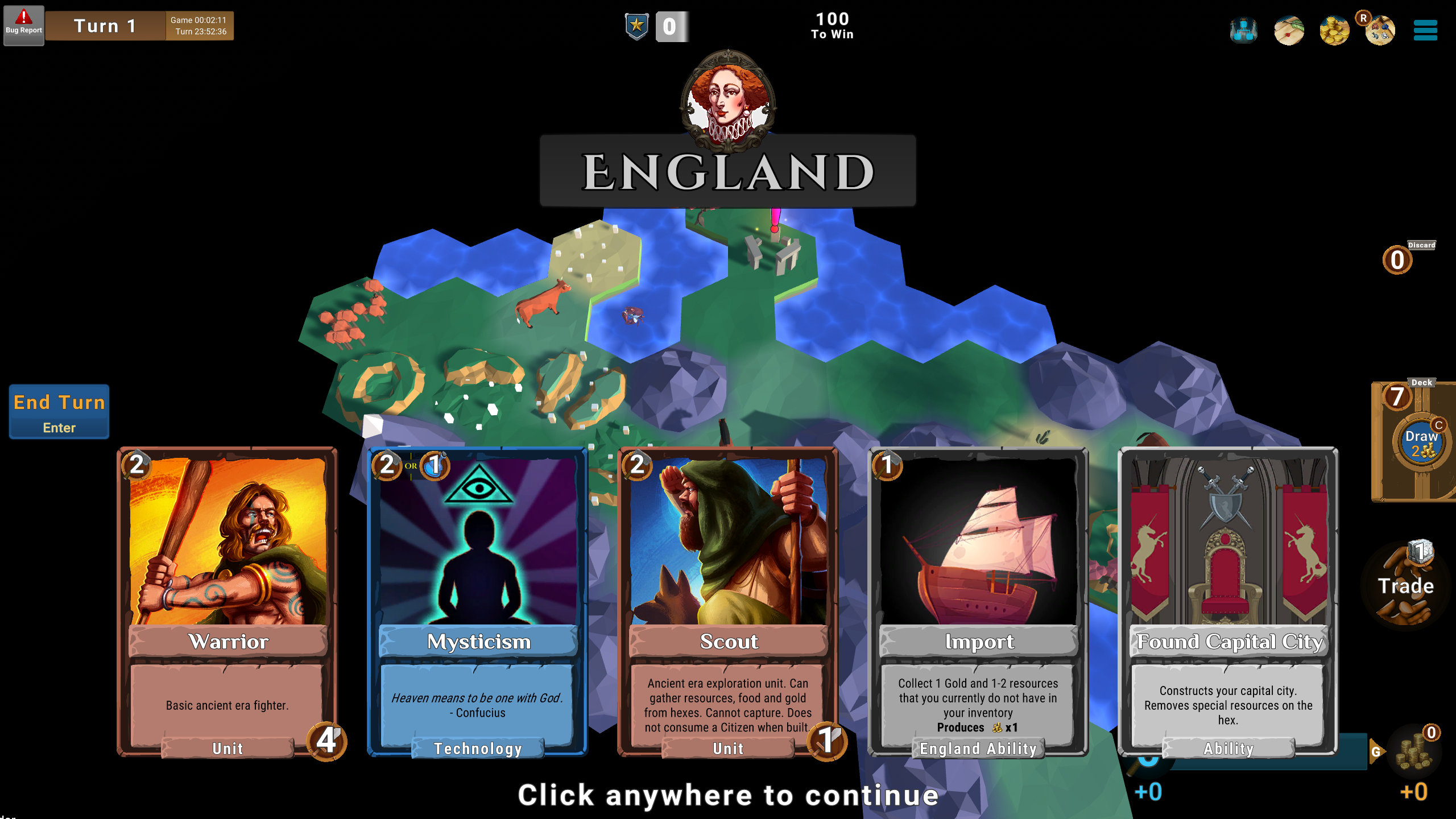Open the technology tree panel
Screen dimensions: 1456x819
[1243, 31]
